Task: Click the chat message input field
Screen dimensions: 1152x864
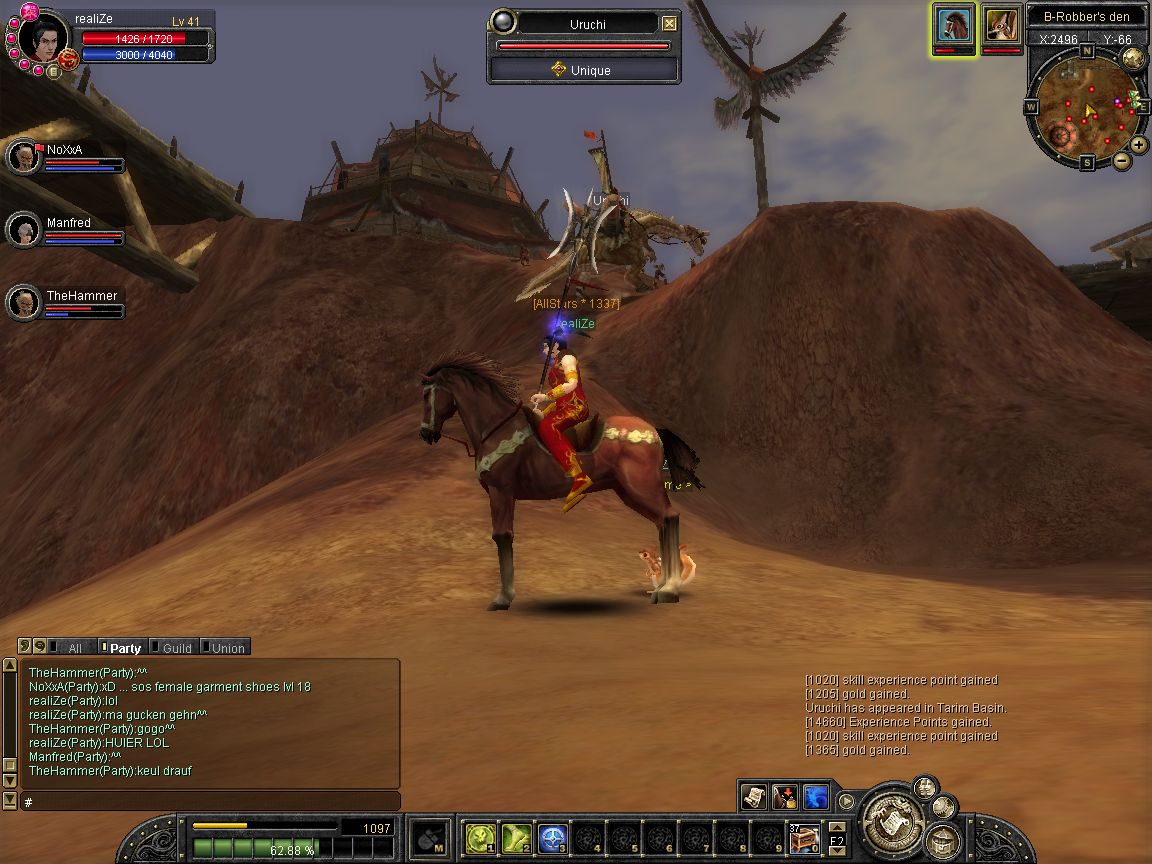Action: tap(208, 802)
